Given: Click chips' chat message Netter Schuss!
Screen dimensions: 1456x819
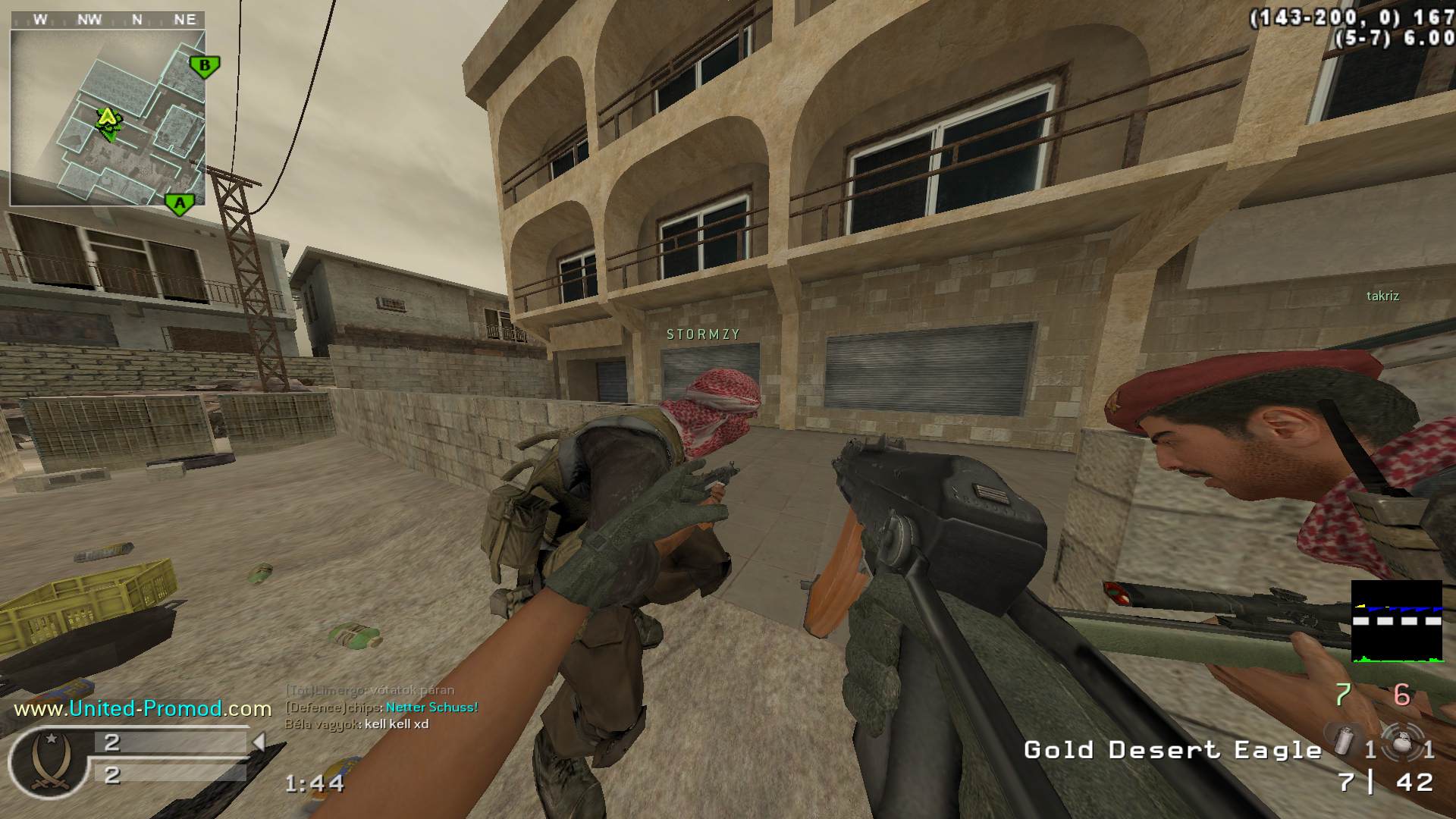Looking at the screenshot, I should 431,708.
